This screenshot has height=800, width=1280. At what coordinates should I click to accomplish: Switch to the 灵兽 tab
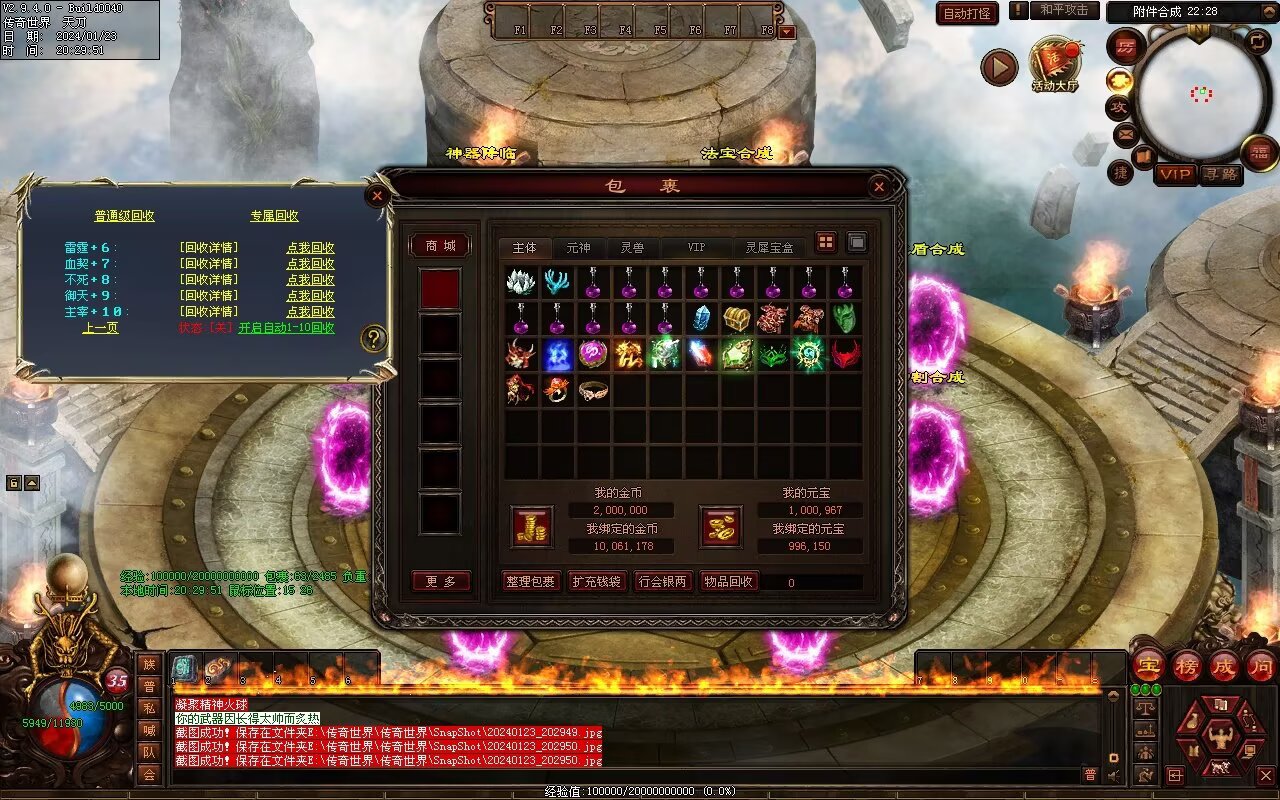[x=632, y=247]
